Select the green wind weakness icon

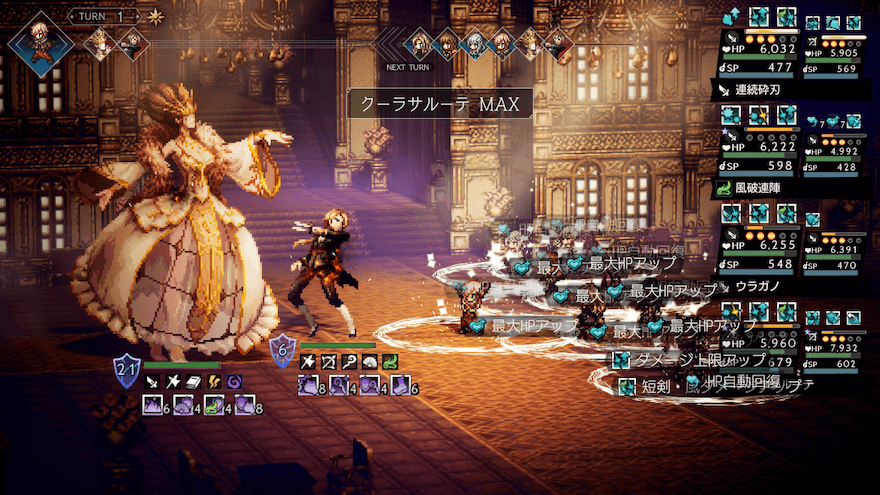click(389, 362)
